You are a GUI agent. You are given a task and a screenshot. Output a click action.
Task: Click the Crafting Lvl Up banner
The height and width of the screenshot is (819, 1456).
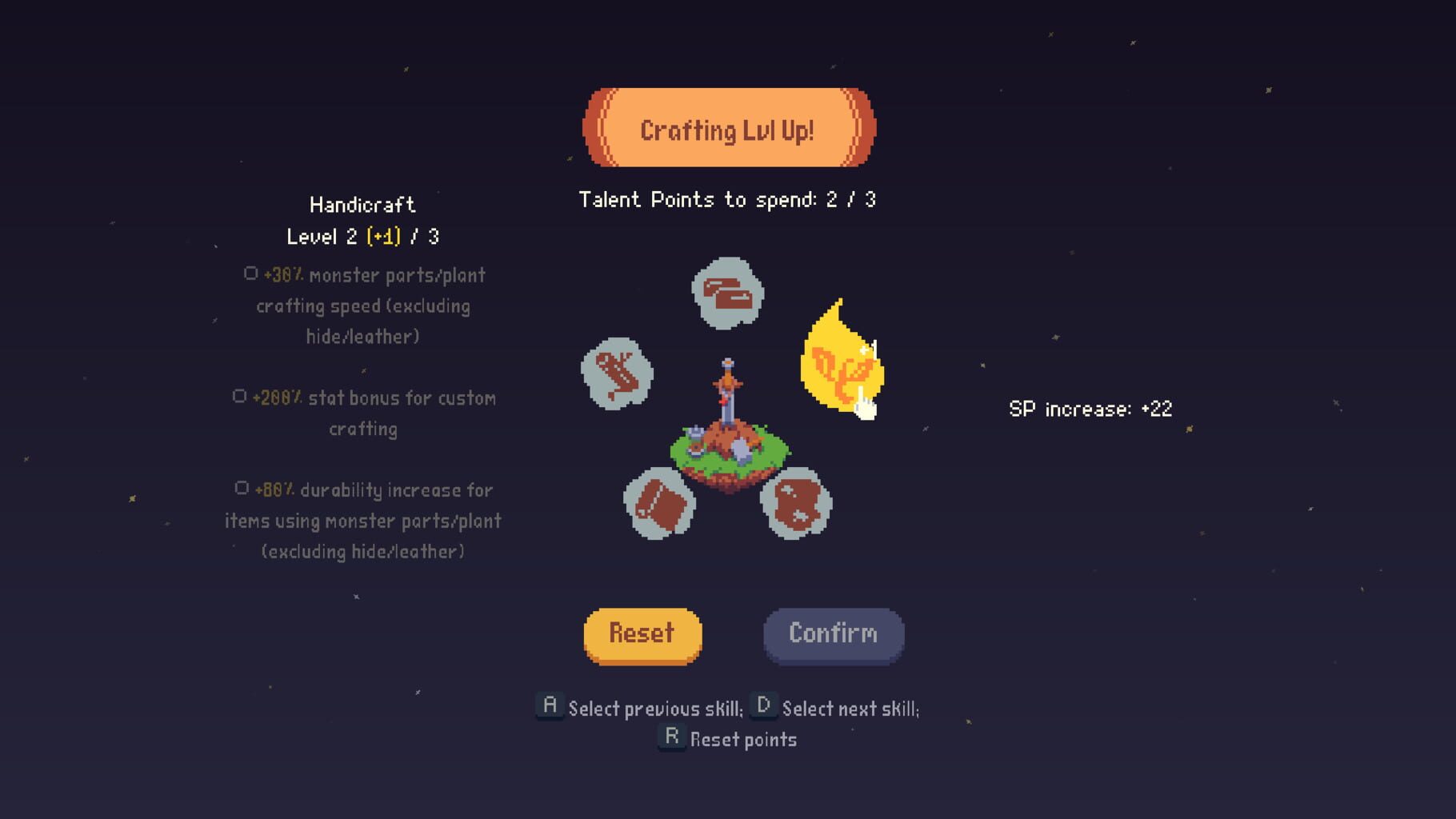(728, 129)
